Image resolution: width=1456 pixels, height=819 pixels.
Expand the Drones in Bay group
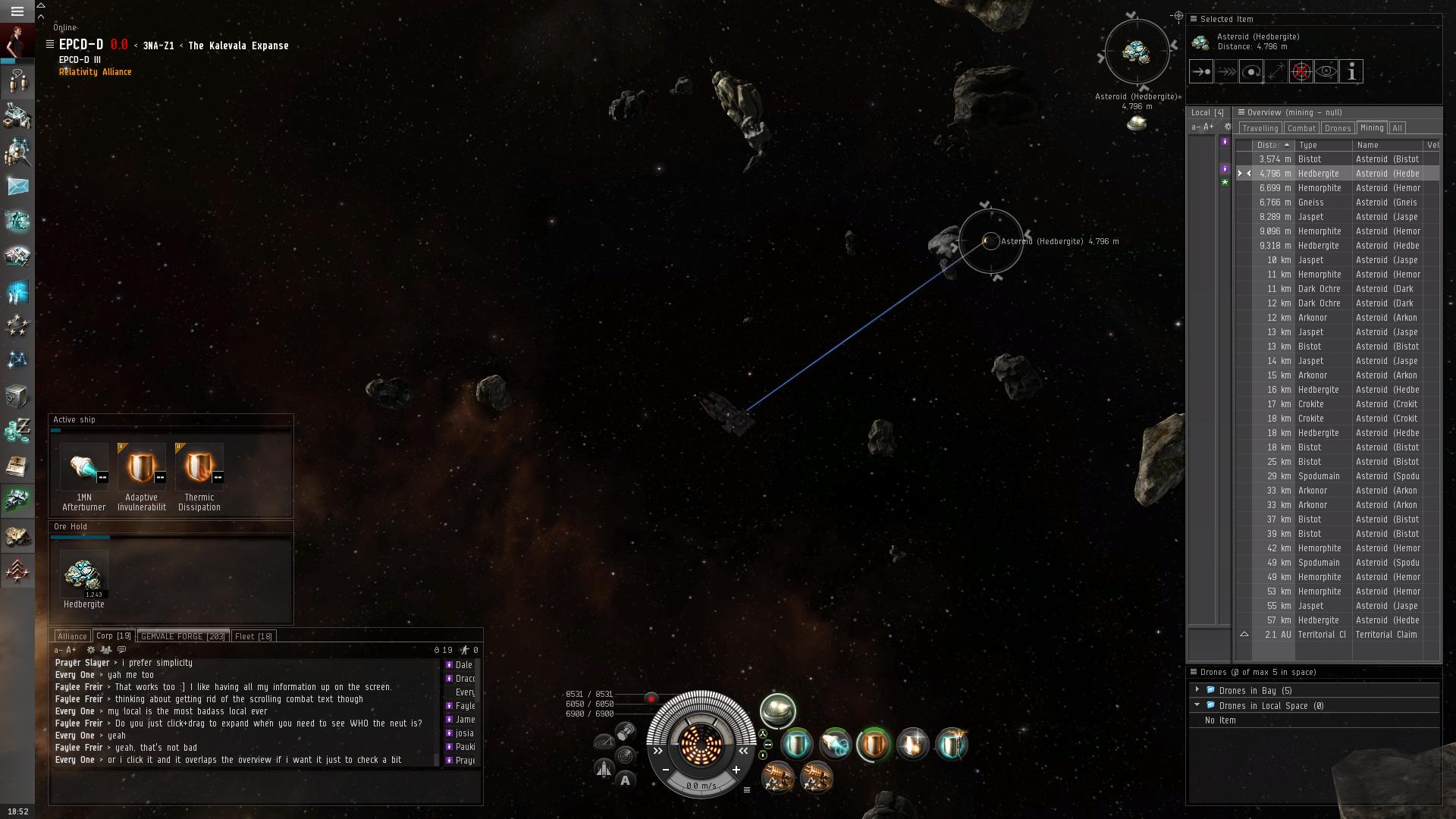1197,690
